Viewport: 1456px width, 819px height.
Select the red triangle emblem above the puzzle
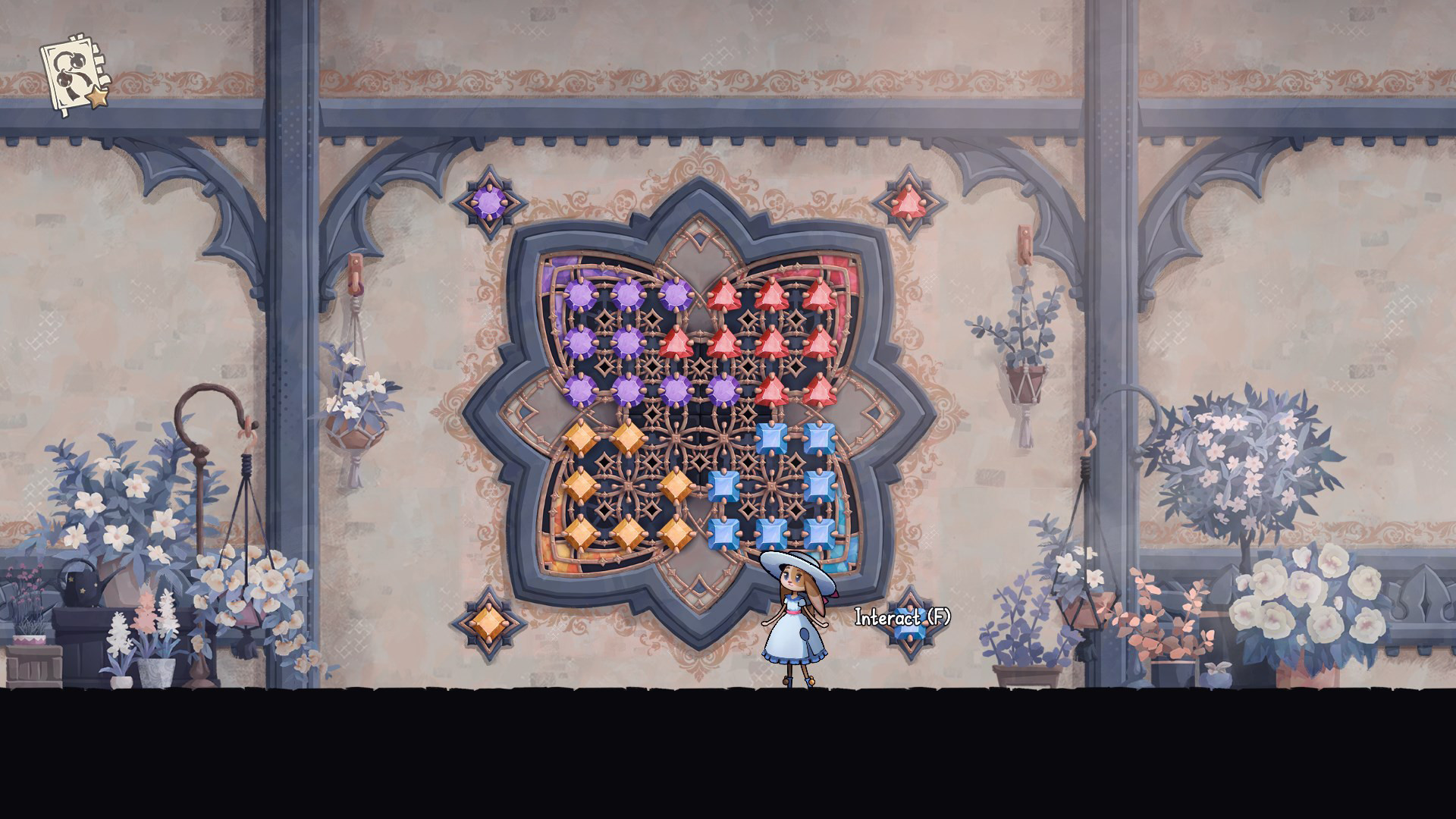(x=910, y=201)
